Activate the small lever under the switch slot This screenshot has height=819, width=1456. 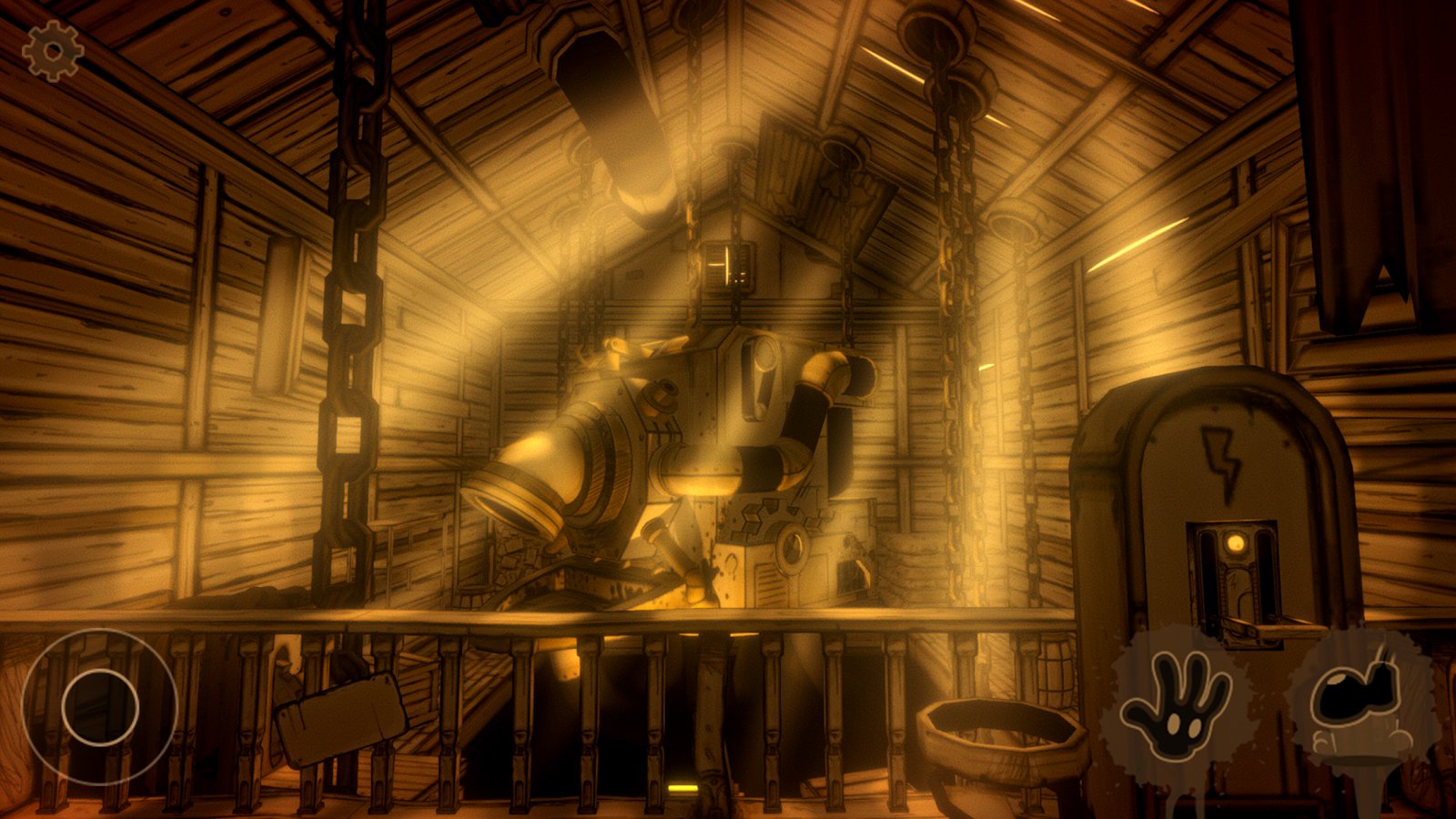pos(1260,628)
